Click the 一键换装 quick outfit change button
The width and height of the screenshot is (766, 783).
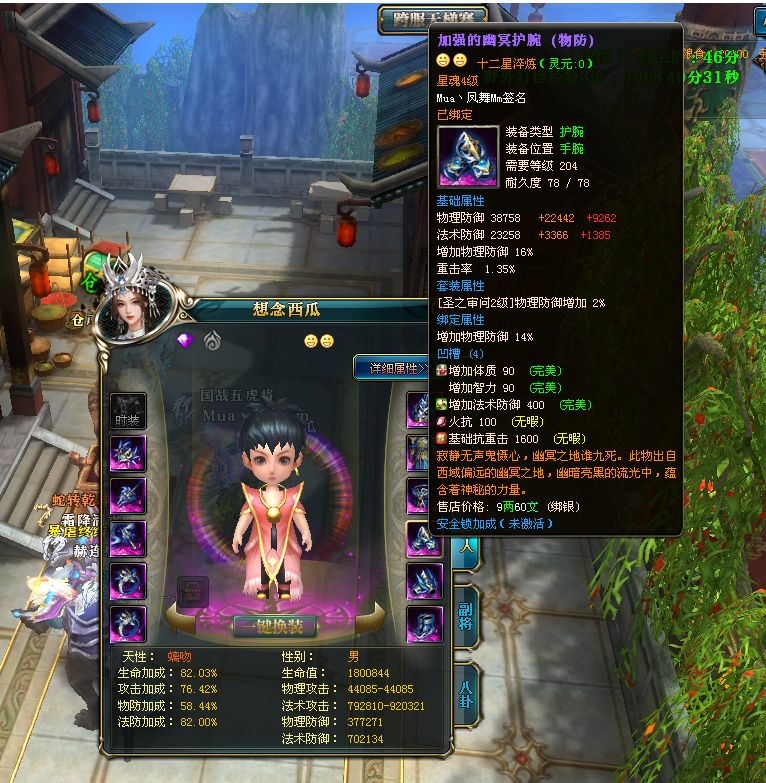(x=274, y=627)
